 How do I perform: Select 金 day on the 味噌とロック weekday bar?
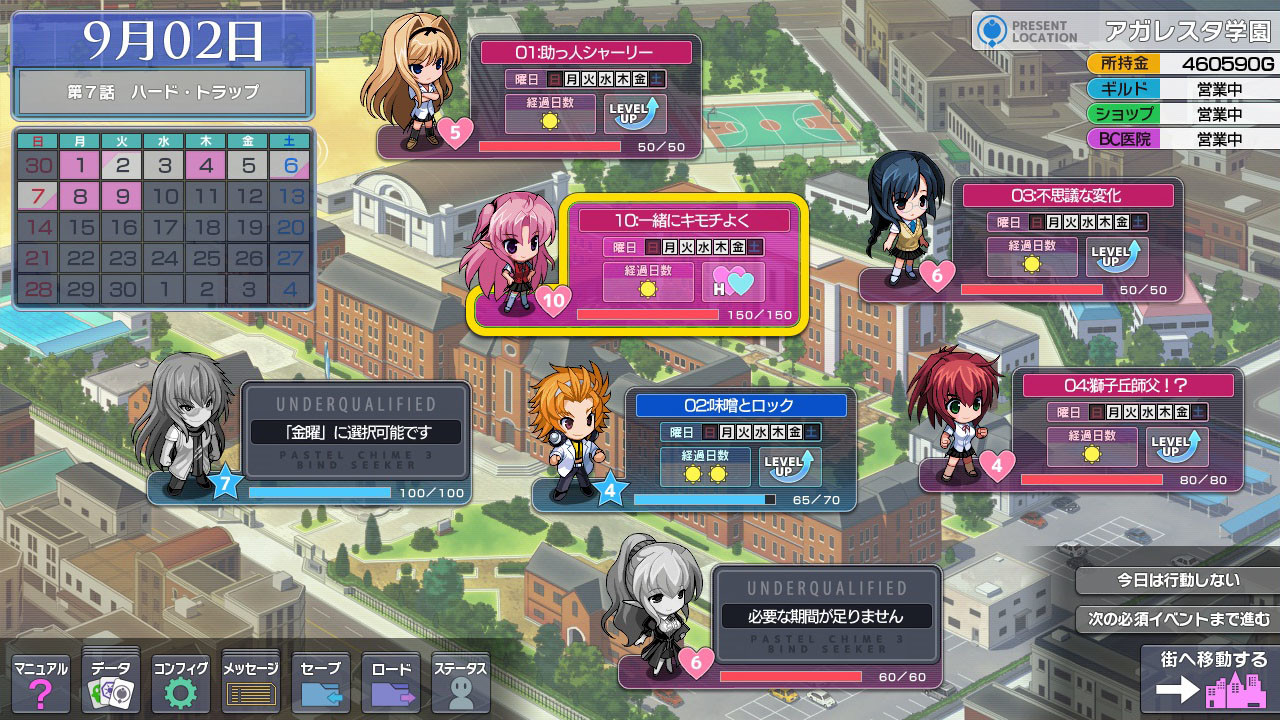click(794, 432)
